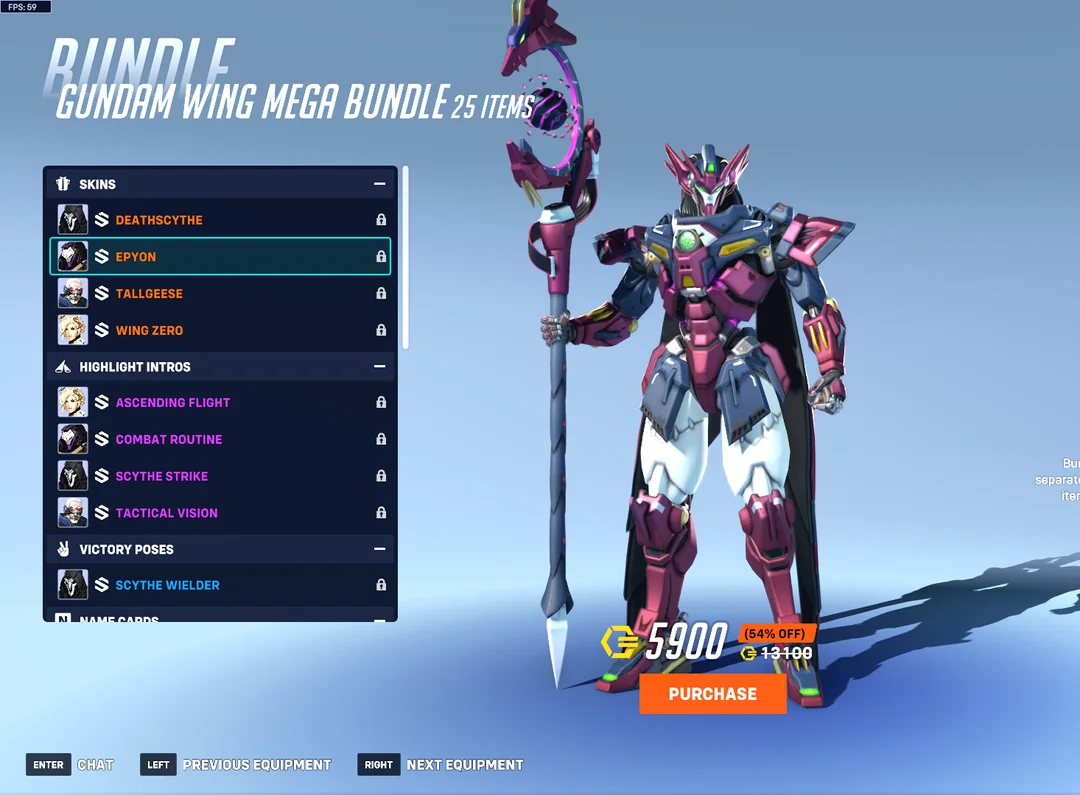View the Ascending Flight highlight intro
The height and width of the screenshot is (795, 1080).
tap(220, 403)
